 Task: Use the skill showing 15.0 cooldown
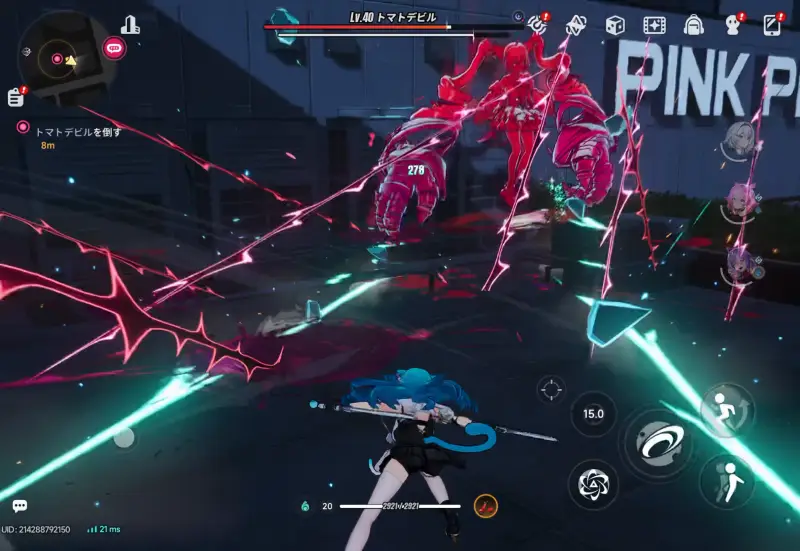click(x=593, y=413)
